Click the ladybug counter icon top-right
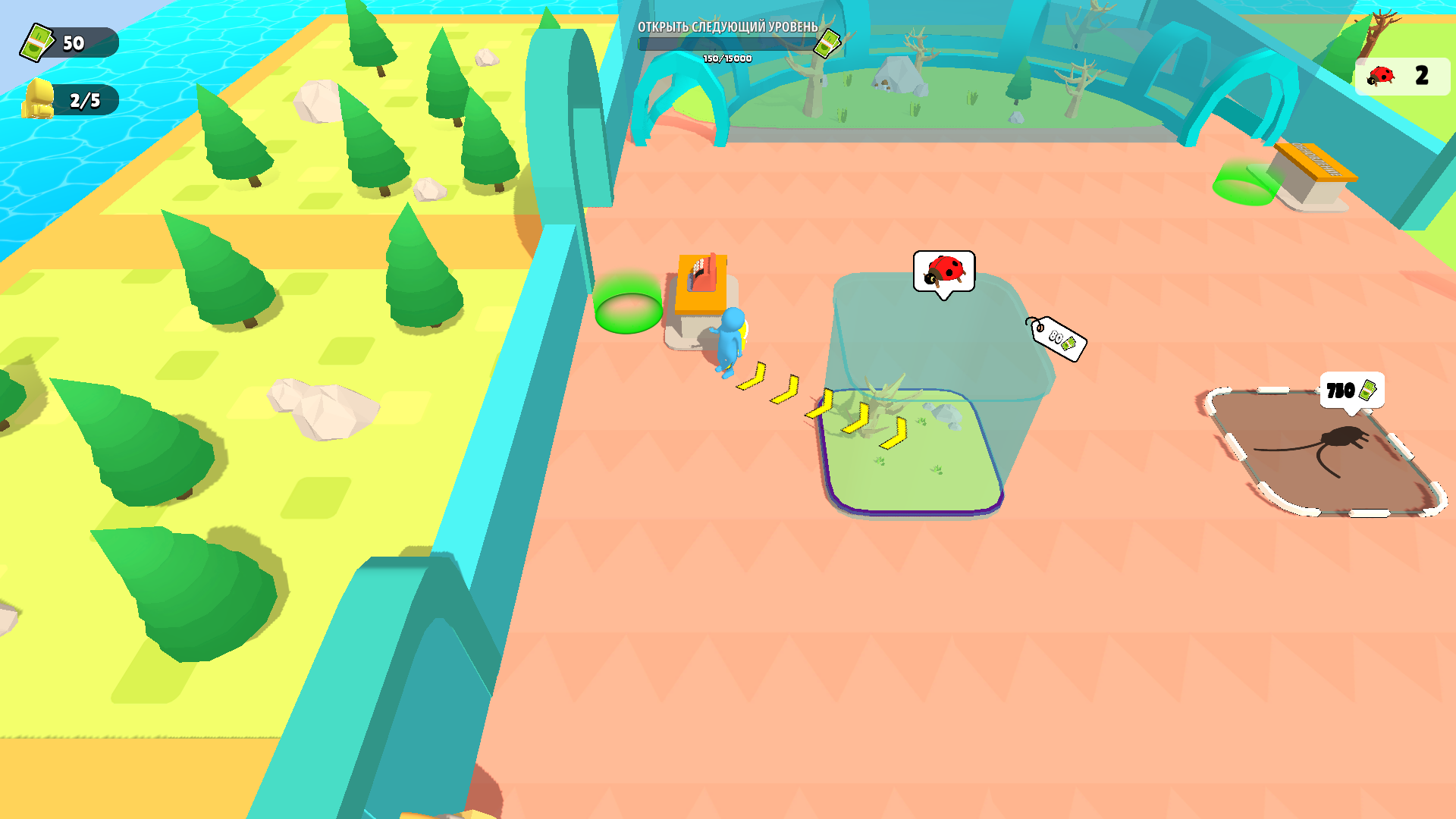Viewport: 1456px width, 819px height. click(1380, 74)
